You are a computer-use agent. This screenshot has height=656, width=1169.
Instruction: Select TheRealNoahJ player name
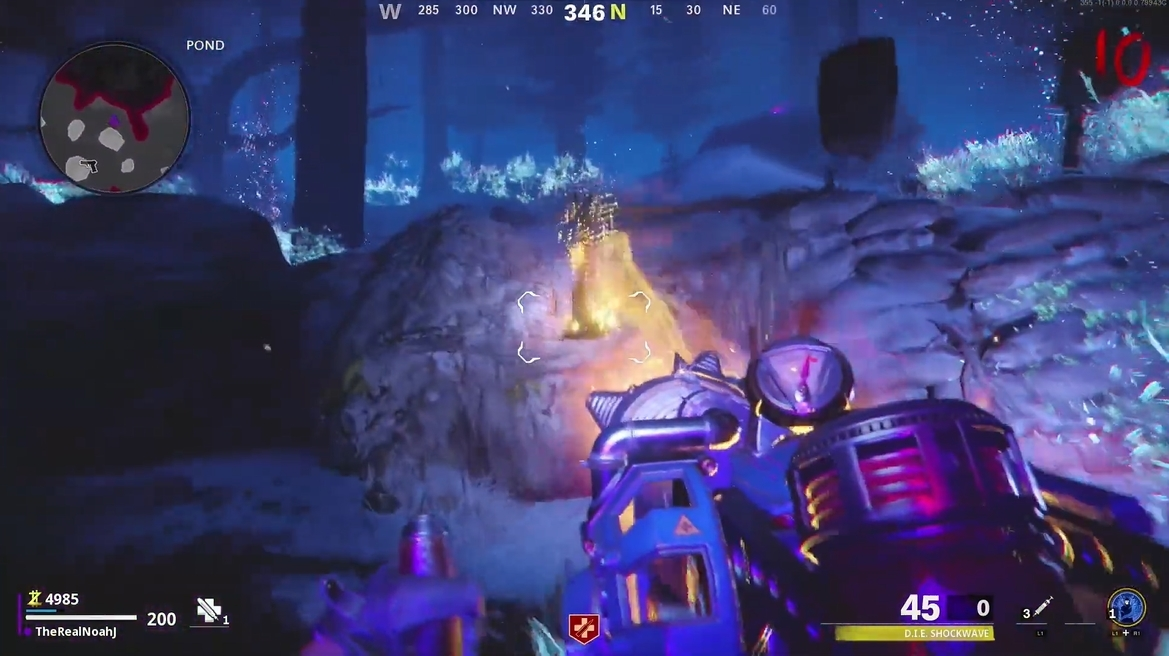pos(76,632)
